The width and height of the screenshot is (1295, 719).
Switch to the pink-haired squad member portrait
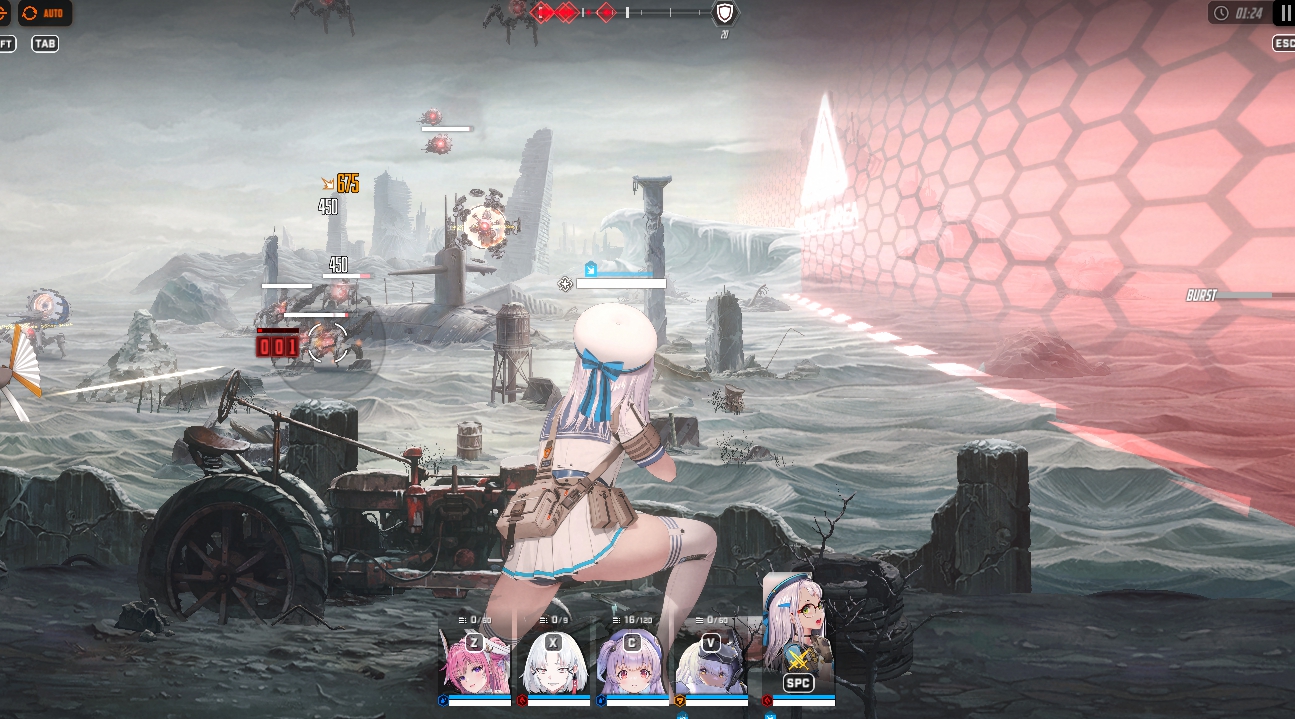pyautogui.click(x=475, y=663)
